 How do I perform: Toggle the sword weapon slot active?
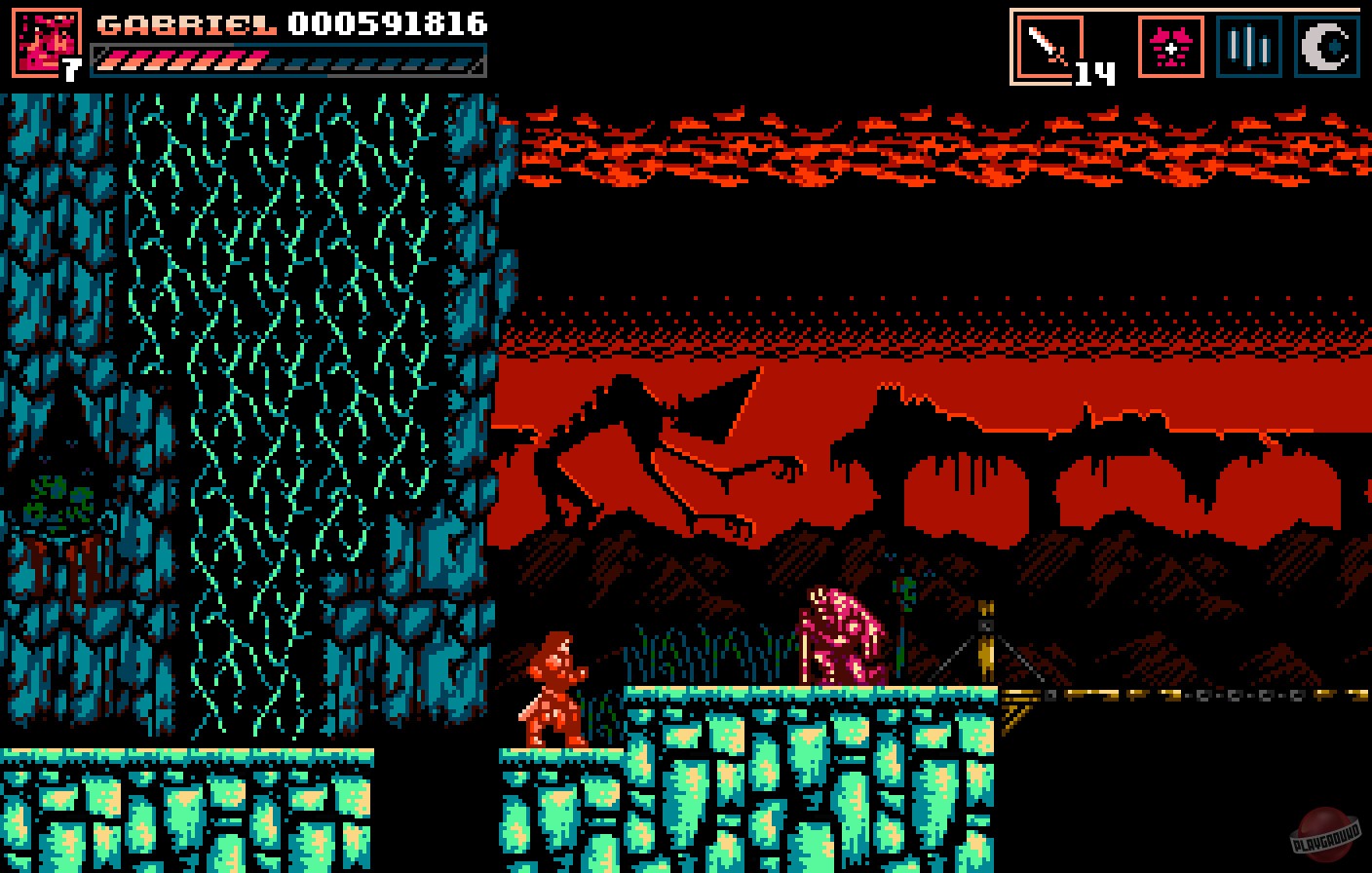coord(1048,42)
